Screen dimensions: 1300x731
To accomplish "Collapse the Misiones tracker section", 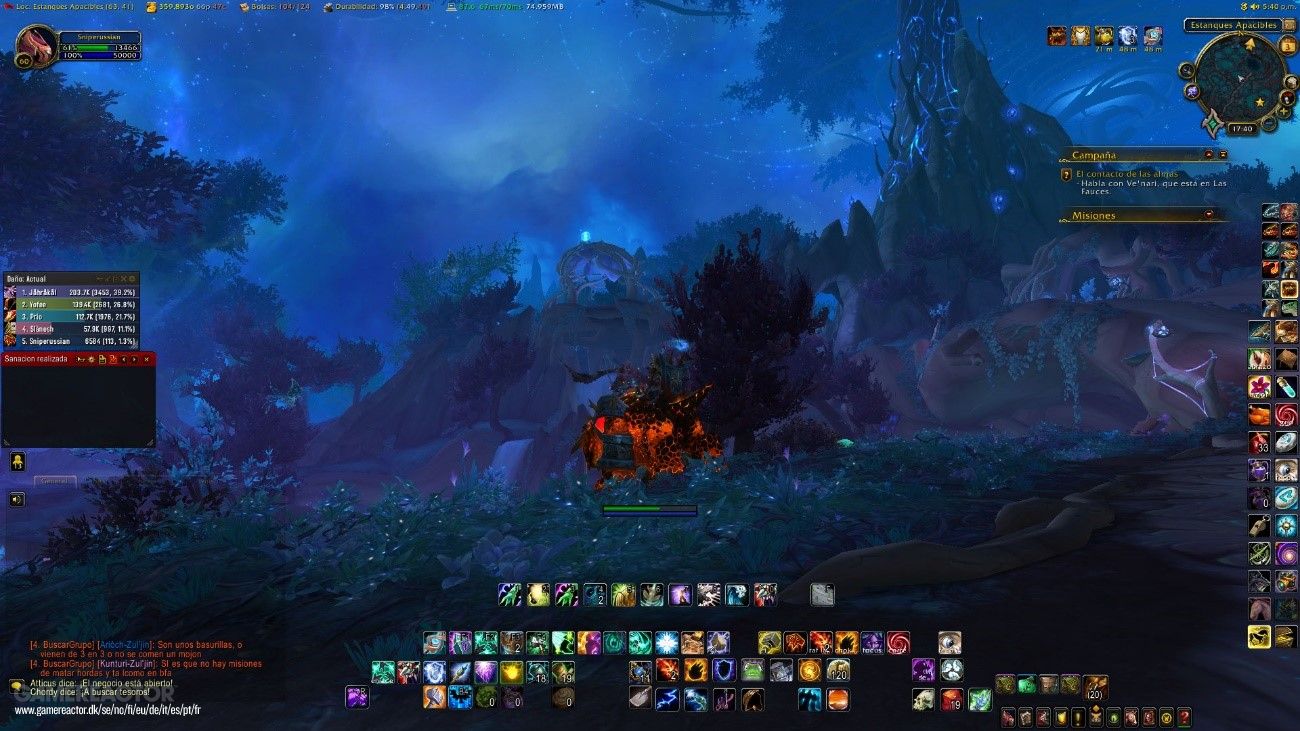I will point(1208,214).
